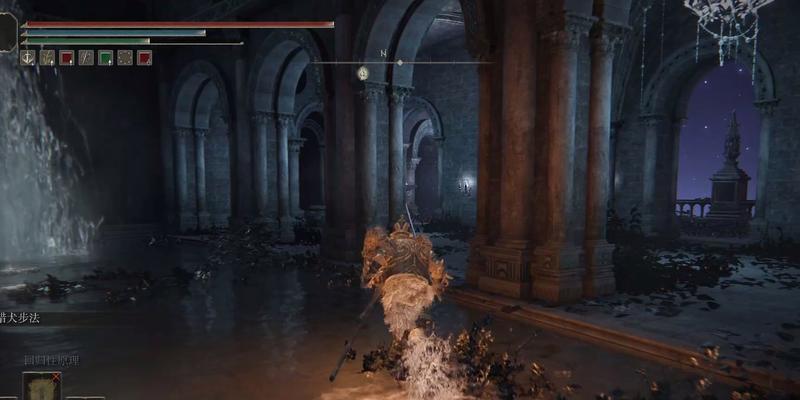
Task: Check the speckled dotted status buff icon
Action: pyautogui.click(x=125, y=58)
